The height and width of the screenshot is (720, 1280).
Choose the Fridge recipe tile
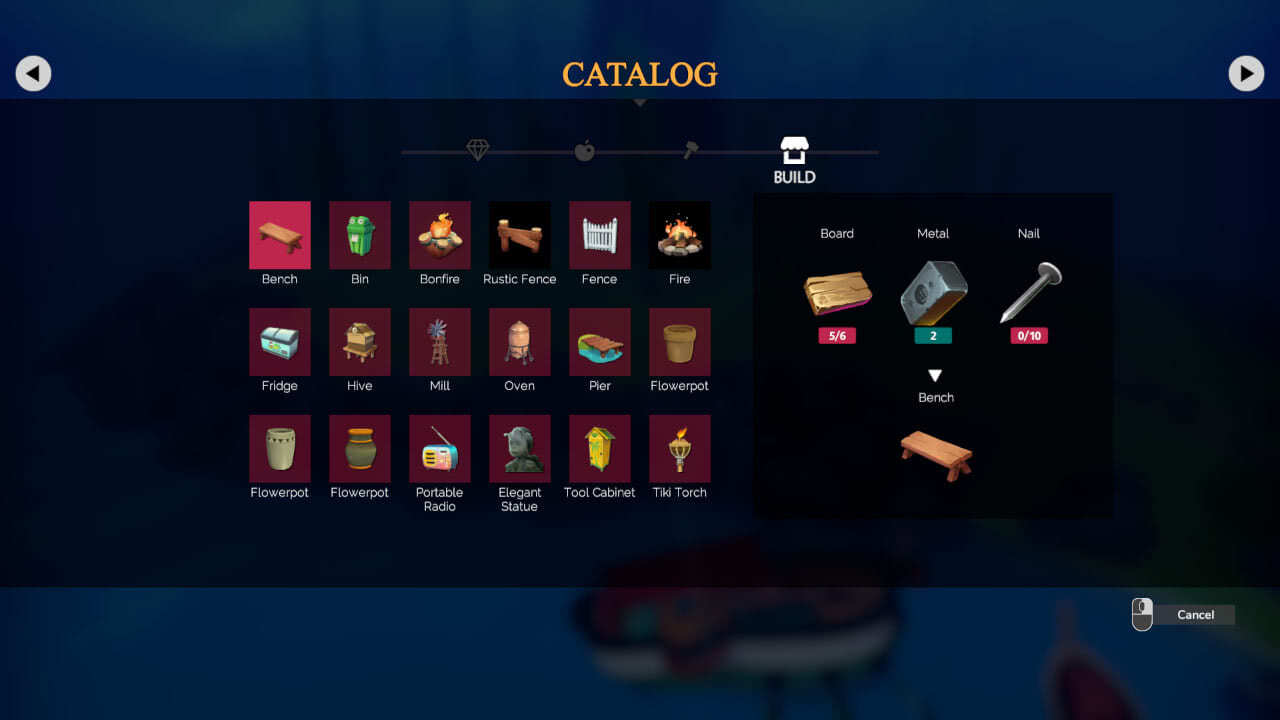click(x=280, y=342)
